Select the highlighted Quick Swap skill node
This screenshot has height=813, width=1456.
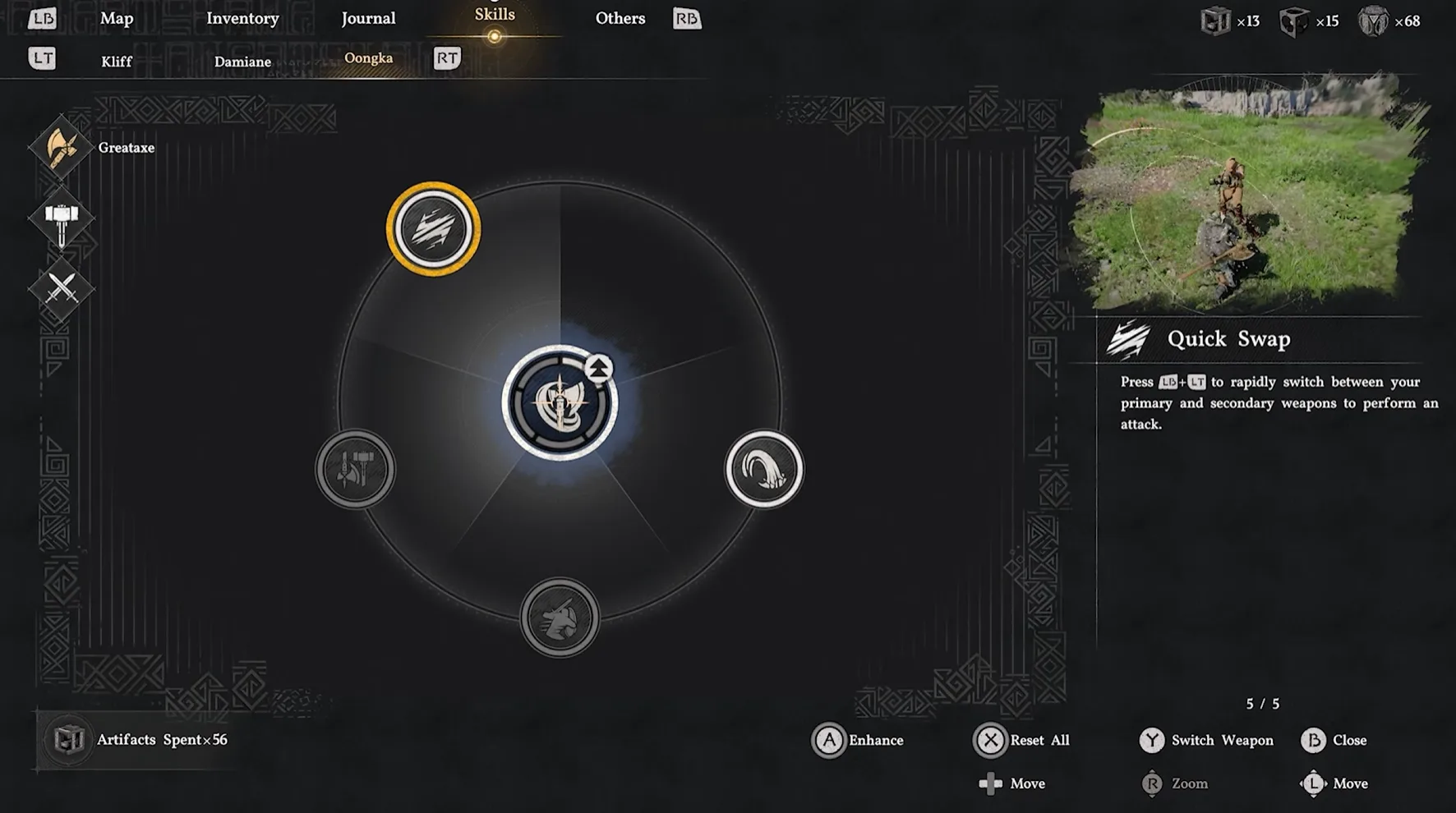(x=433, y=229)
